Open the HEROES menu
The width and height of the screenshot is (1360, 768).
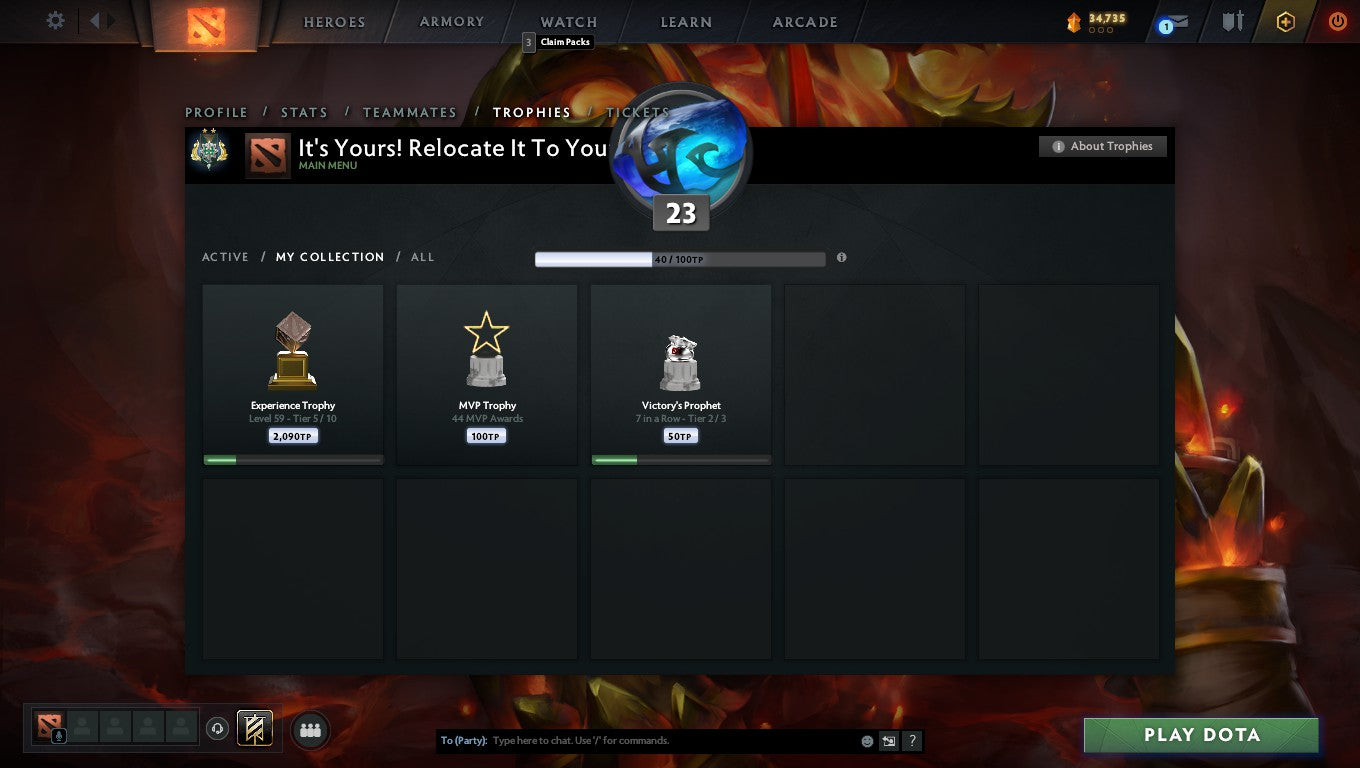point(334,21)
